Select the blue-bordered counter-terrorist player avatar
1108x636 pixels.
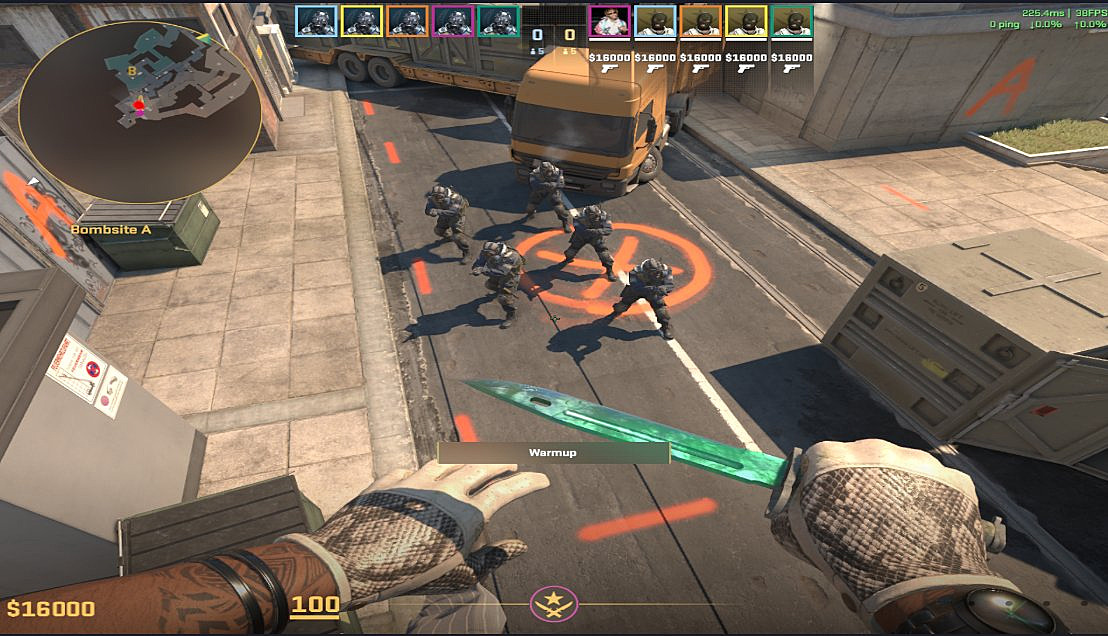point(315,22)
